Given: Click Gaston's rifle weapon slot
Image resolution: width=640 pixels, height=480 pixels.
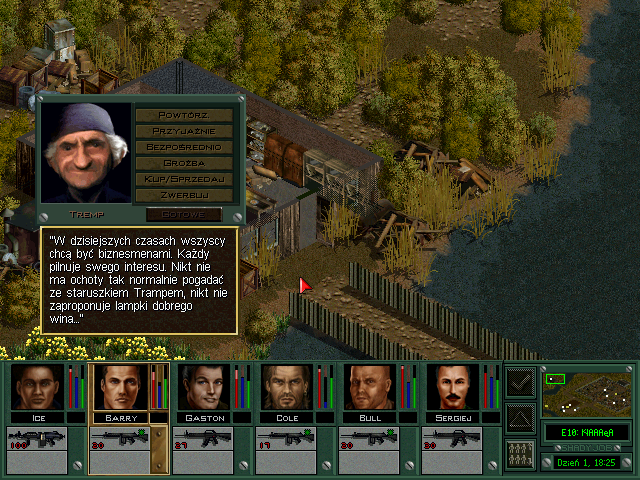Looking at the screenshot, I should [x=202, y=440].
